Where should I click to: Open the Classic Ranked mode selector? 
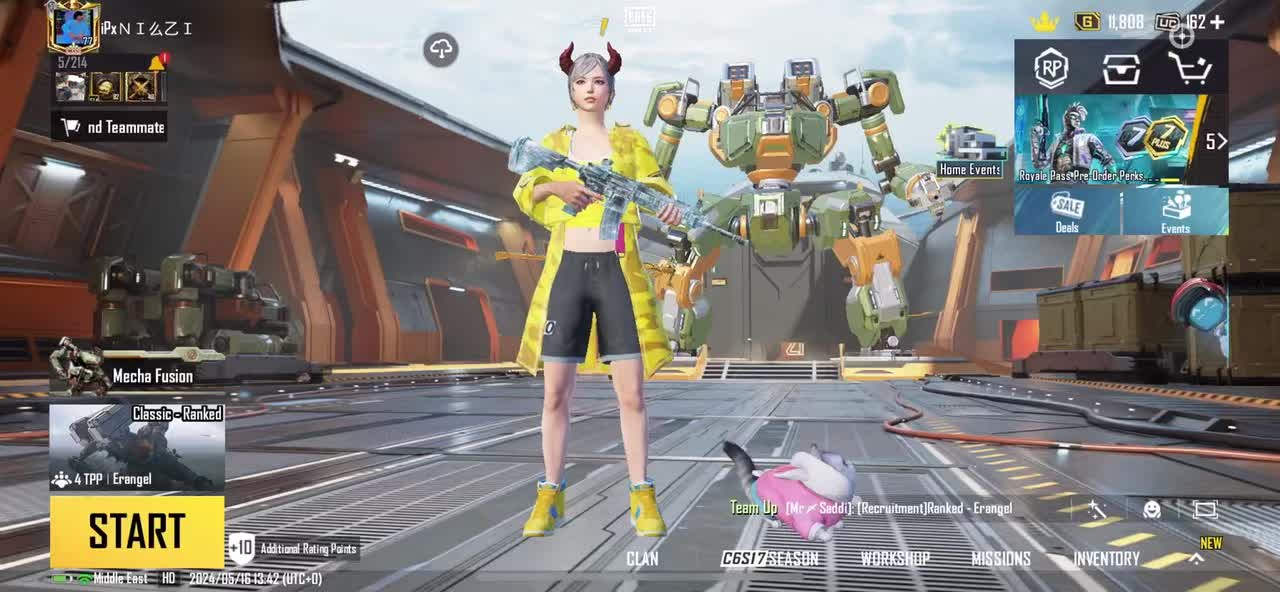pos(137,447)
